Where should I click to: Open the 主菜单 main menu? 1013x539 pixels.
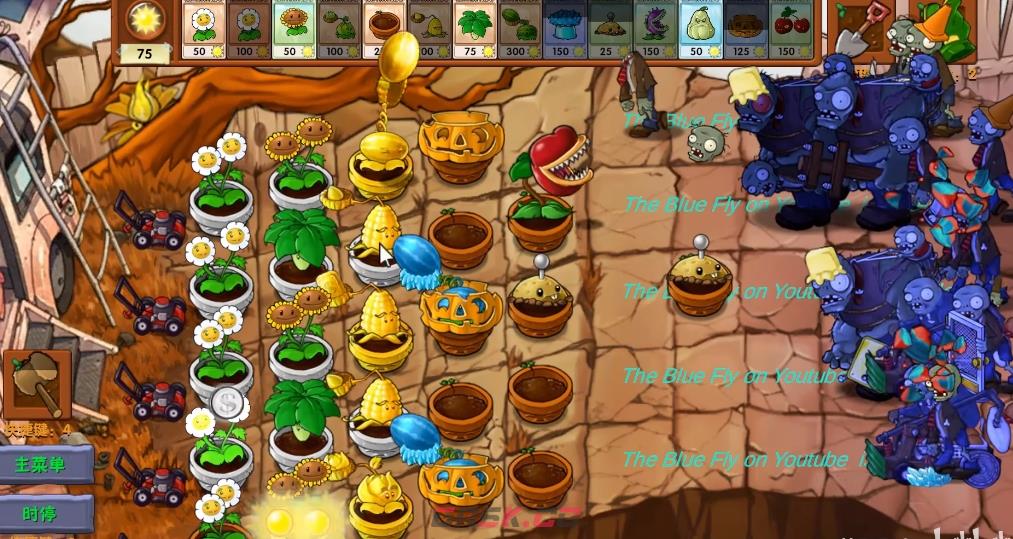click(x=47, y=465)
